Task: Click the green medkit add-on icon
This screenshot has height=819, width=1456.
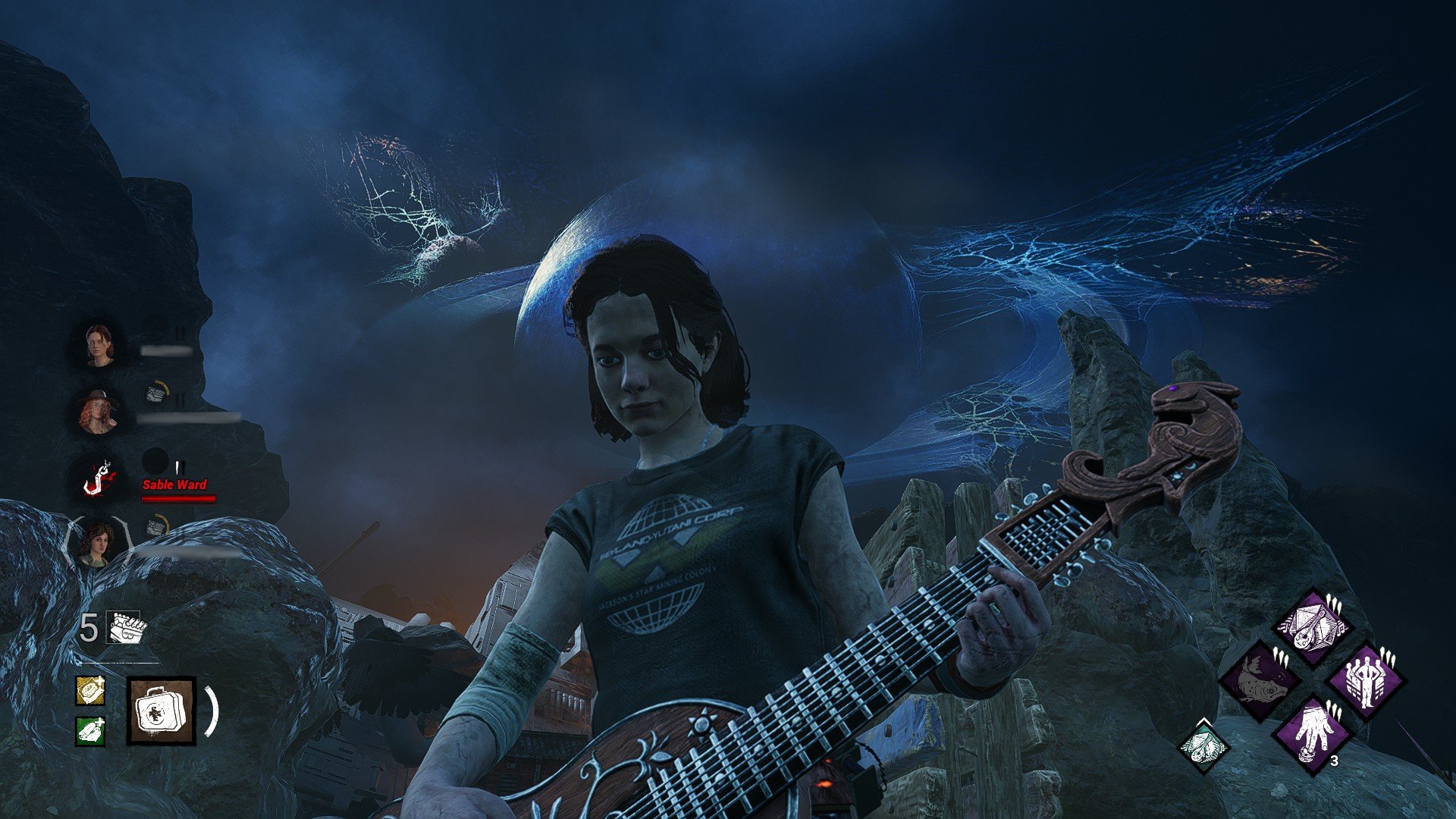Action: pyautogui.click(x=90, y=731)
